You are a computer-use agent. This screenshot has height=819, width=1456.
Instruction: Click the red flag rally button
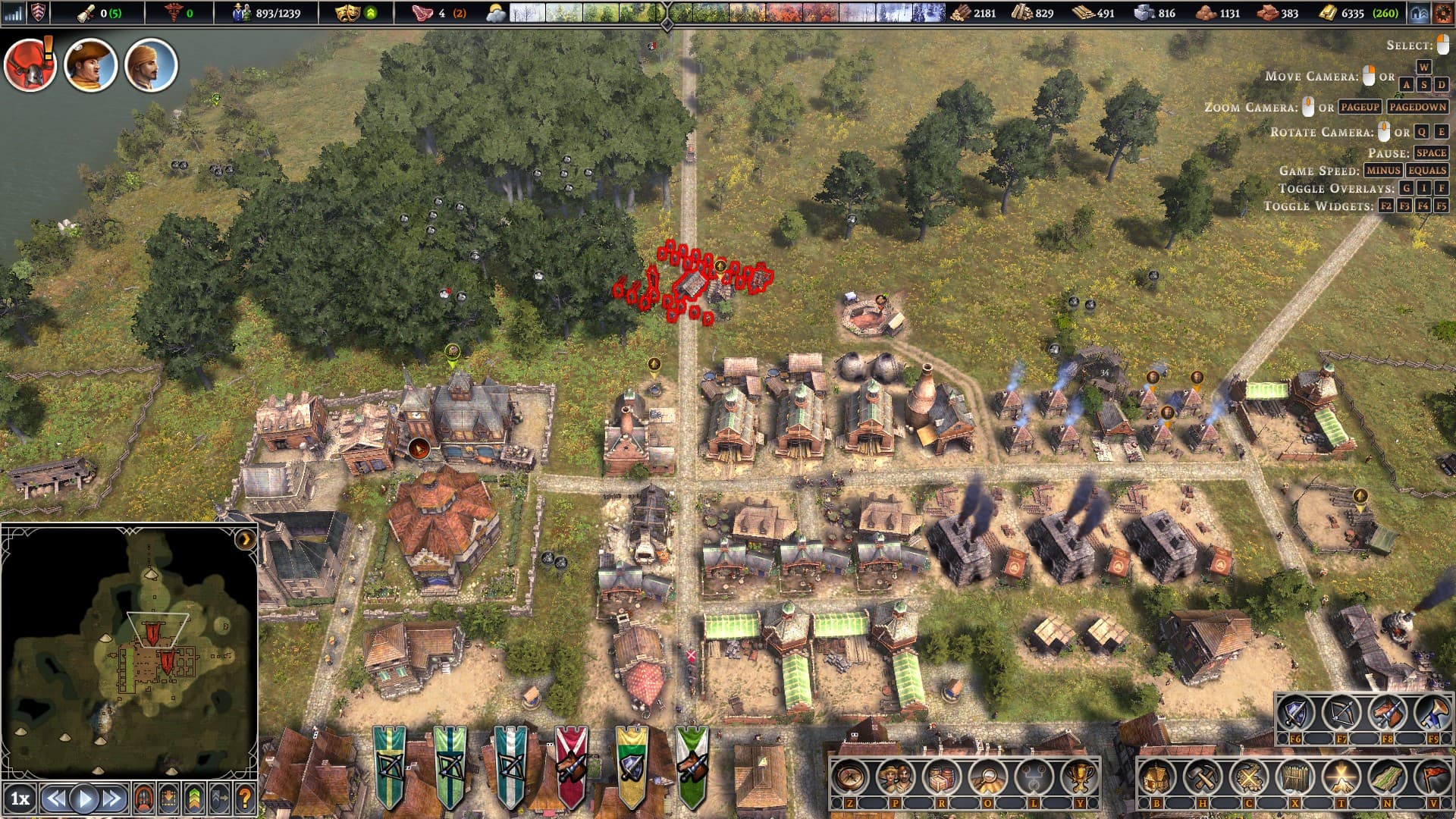1433,777
